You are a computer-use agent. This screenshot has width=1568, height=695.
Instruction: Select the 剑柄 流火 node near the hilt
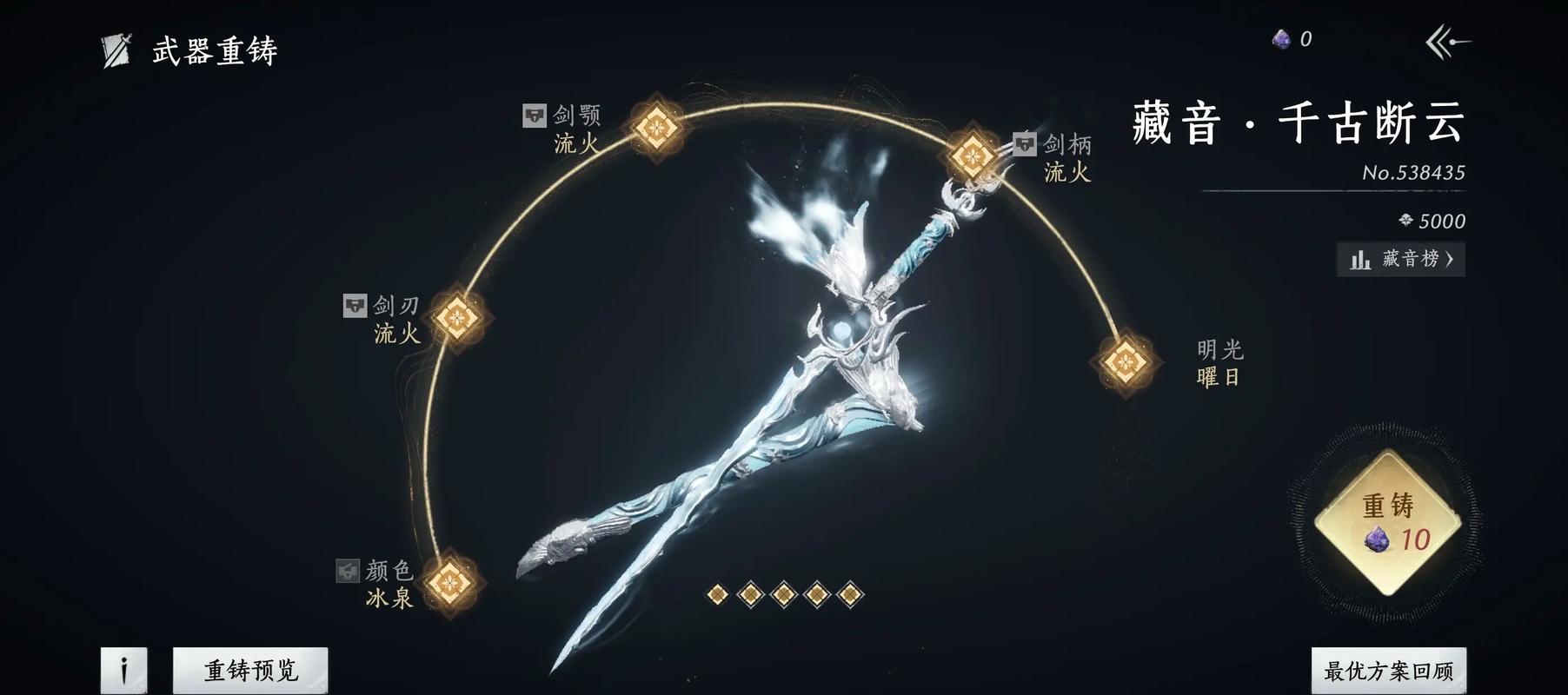tap(971, 155)
